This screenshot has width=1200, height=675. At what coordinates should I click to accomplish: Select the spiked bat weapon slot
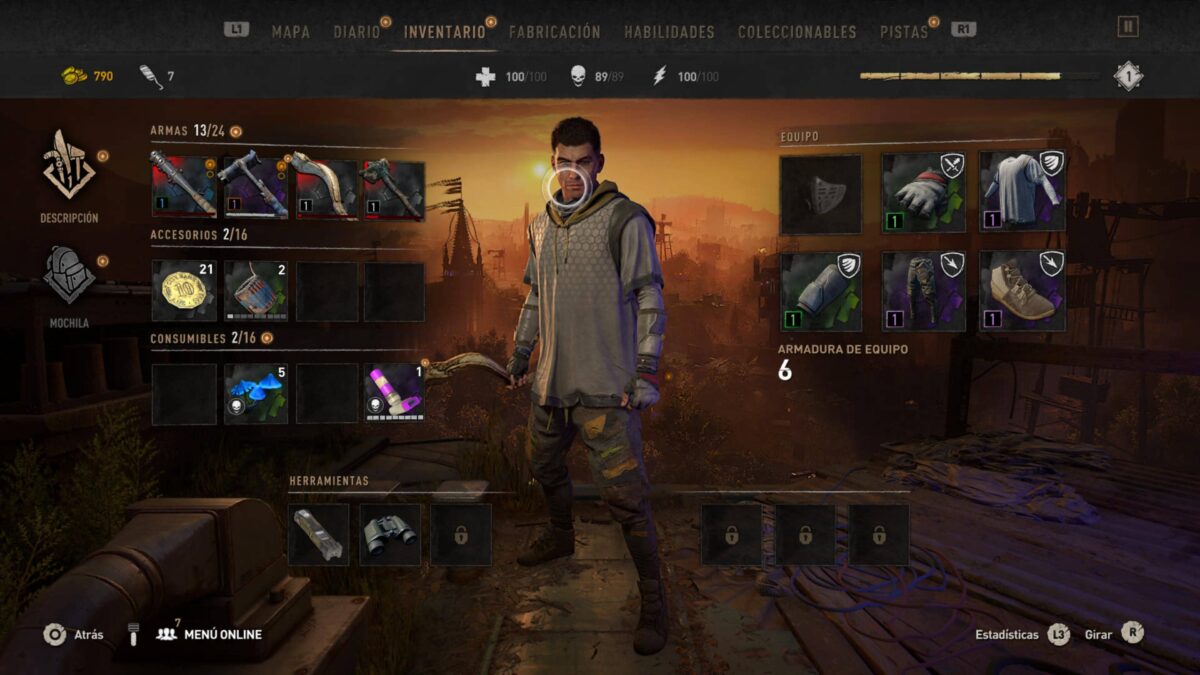coord(184,190)
